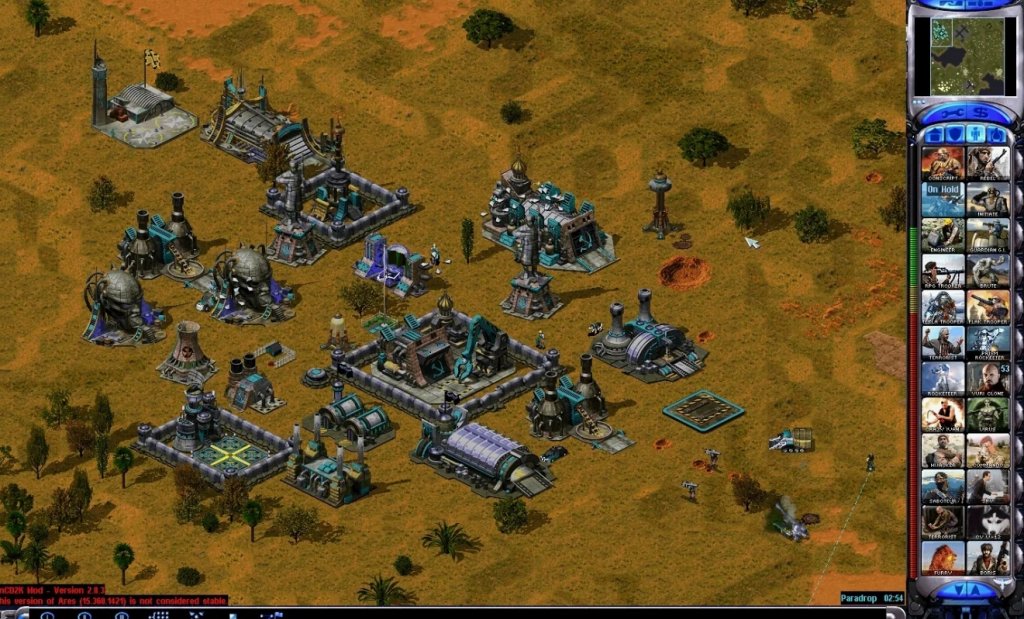The height and width of the screenshot is (619, 1024).
Task: Resume the On Hold unit production
Action: tap(942, 199)
